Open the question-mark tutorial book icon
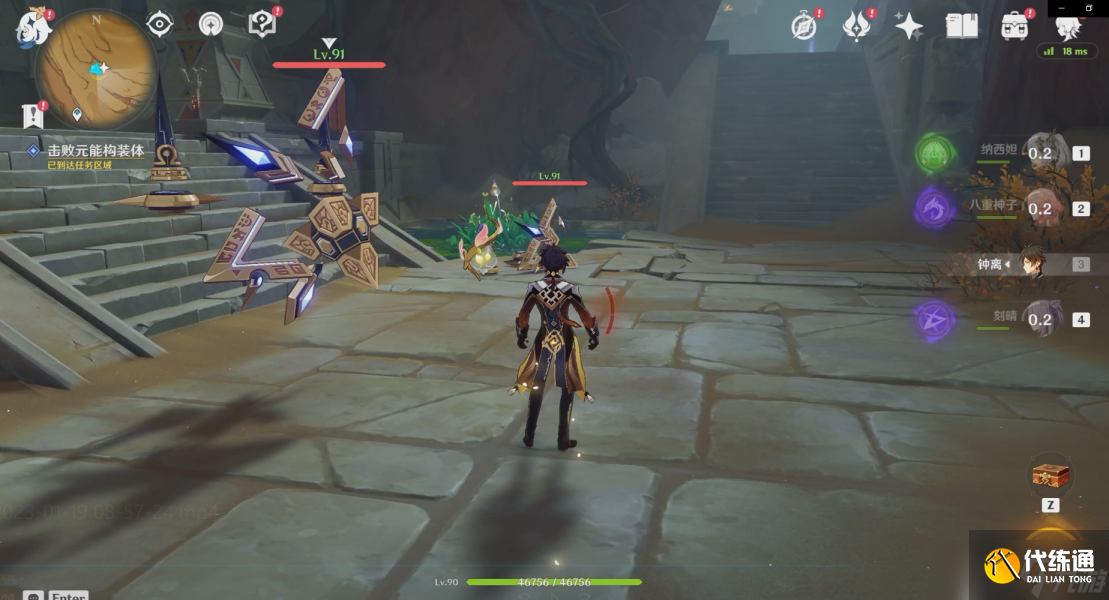1109x600 pixels. click(x=262, y=24)
